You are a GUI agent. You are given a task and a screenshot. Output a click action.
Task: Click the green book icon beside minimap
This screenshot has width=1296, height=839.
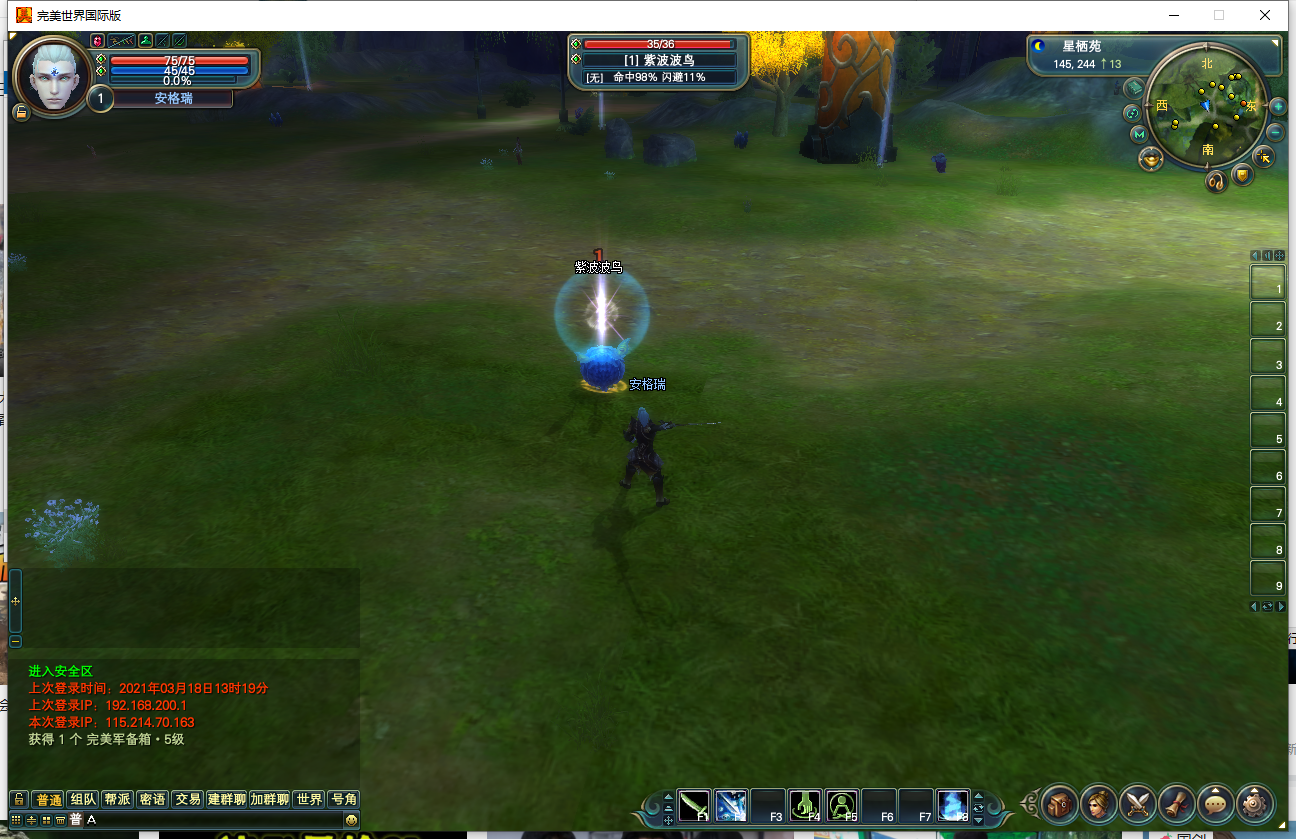[x=1133, y=88]
